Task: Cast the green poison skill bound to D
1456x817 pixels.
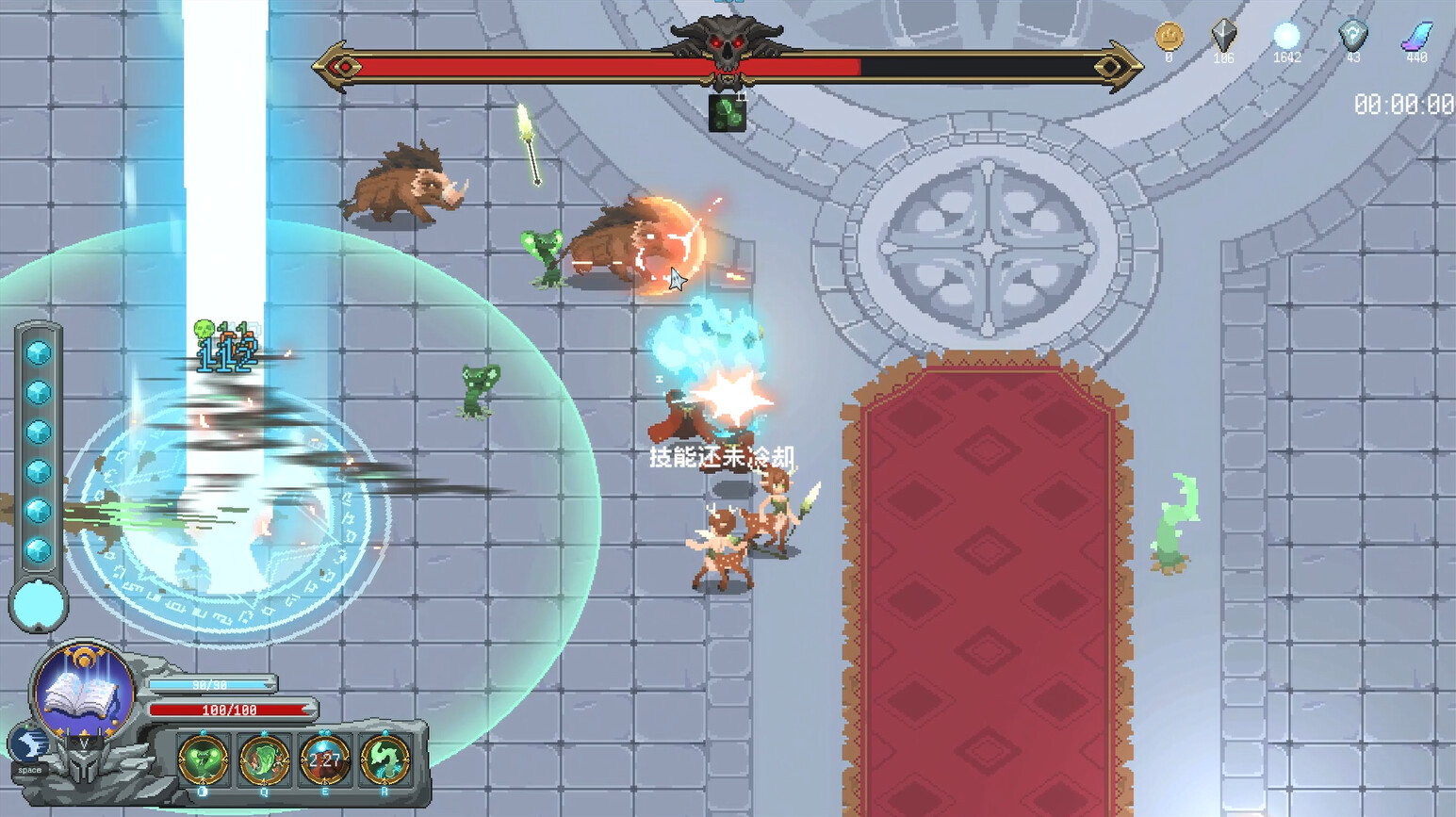Action: [203, 761]
